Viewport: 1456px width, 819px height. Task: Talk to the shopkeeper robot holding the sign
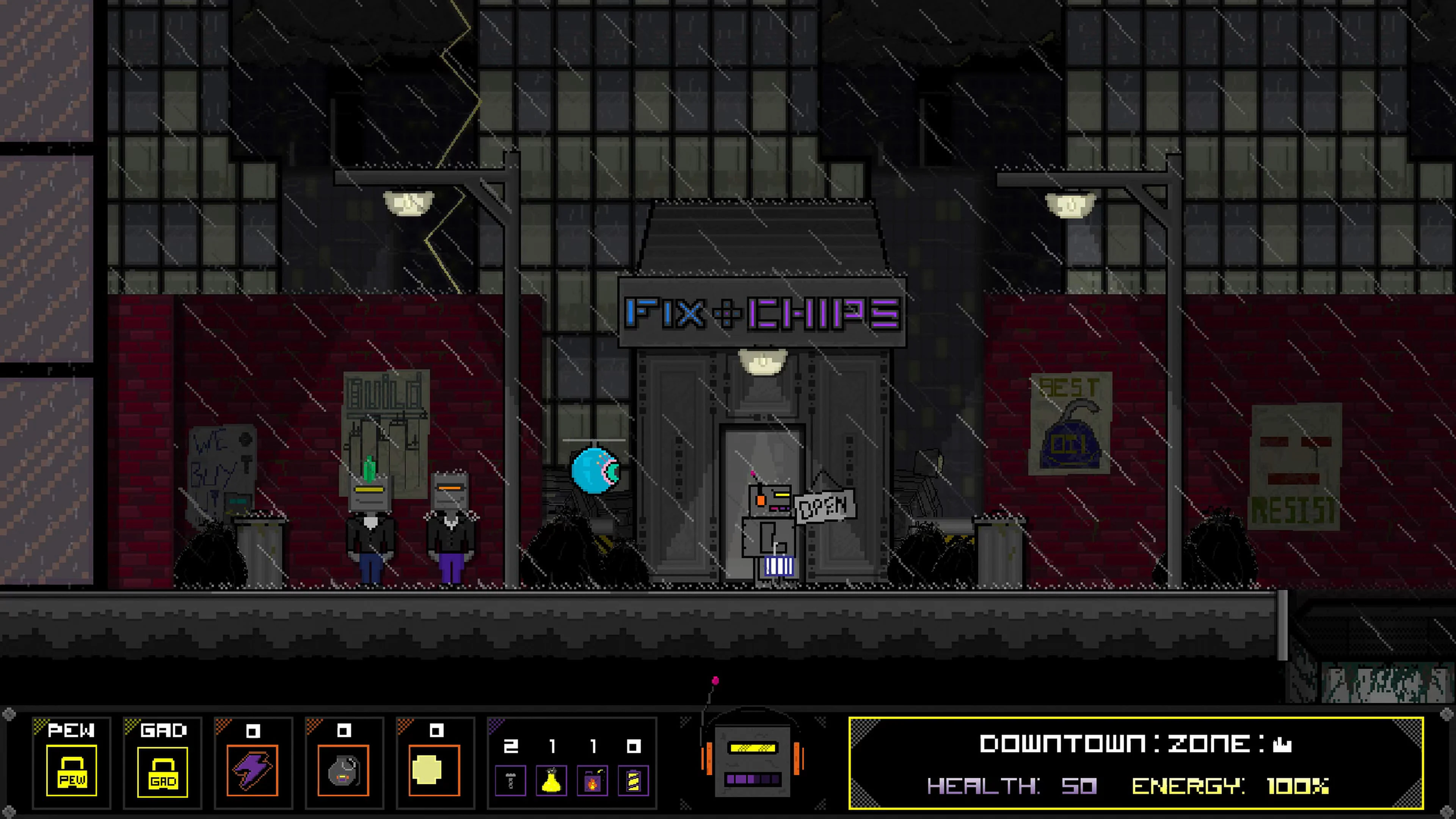pyautogui.click(x=769, y=526)
